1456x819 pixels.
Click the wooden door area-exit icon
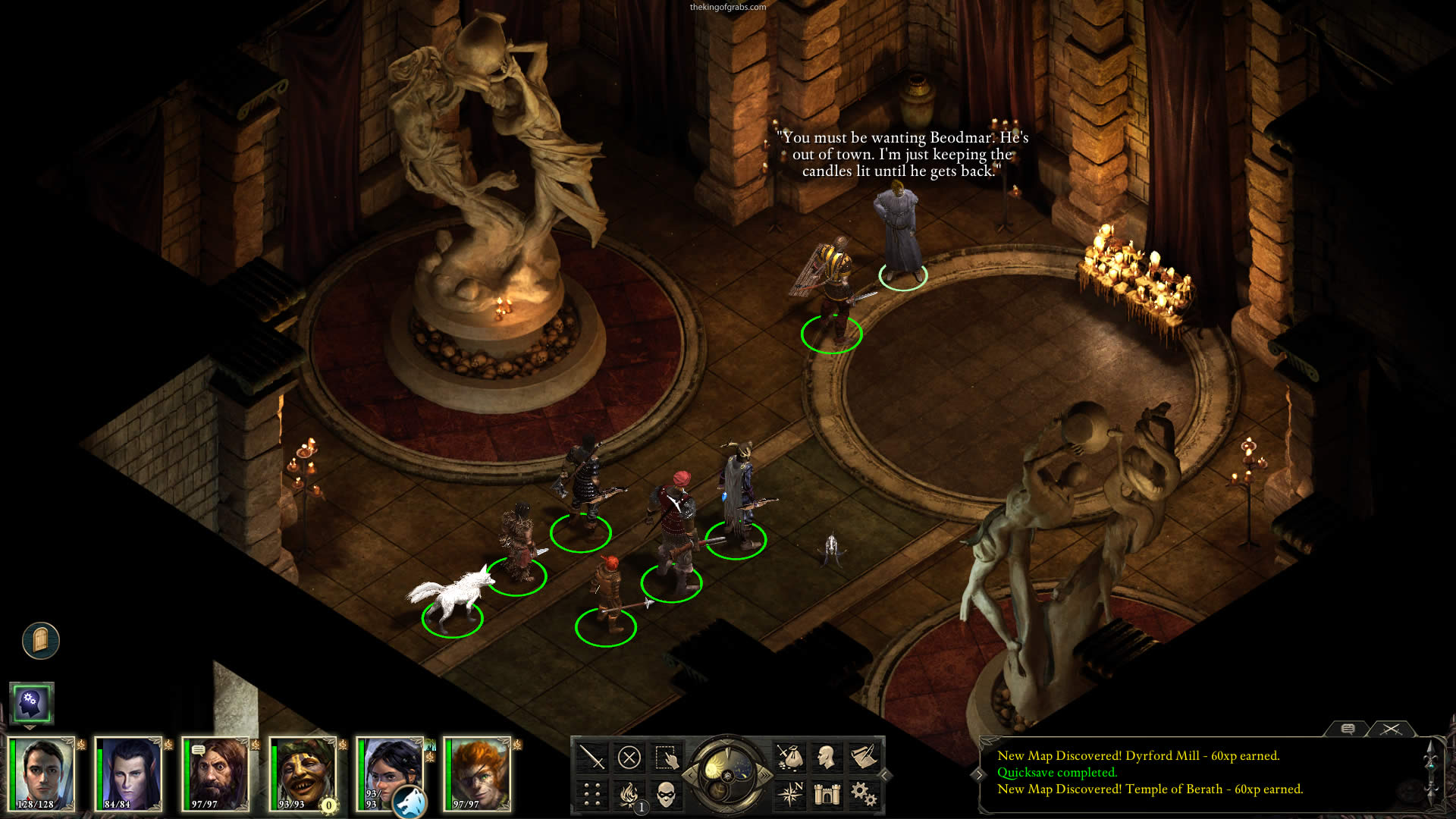pos(41,641)
